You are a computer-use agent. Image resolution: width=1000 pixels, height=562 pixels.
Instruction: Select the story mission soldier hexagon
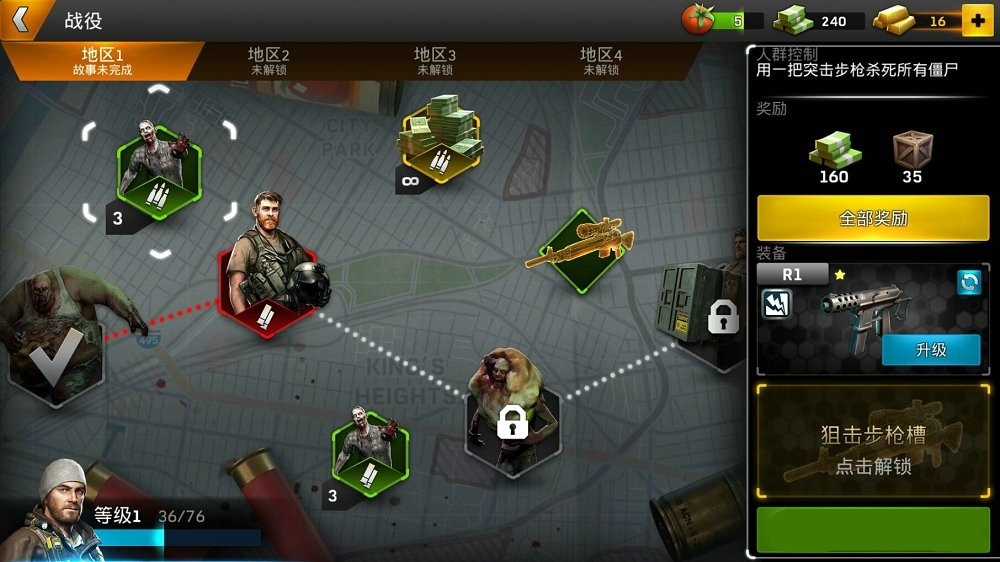click(267, 275)
